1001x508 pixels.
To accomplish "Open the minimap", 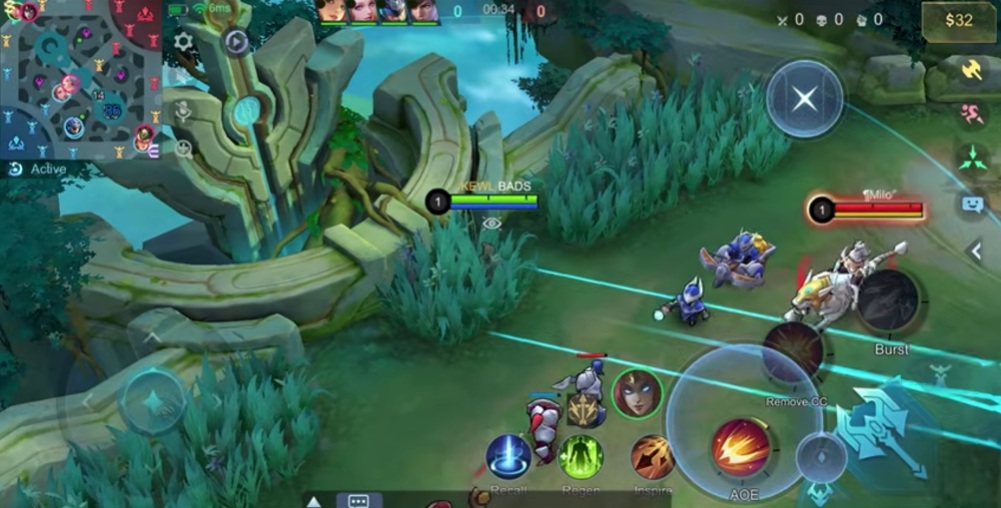I will coord(80,80).
